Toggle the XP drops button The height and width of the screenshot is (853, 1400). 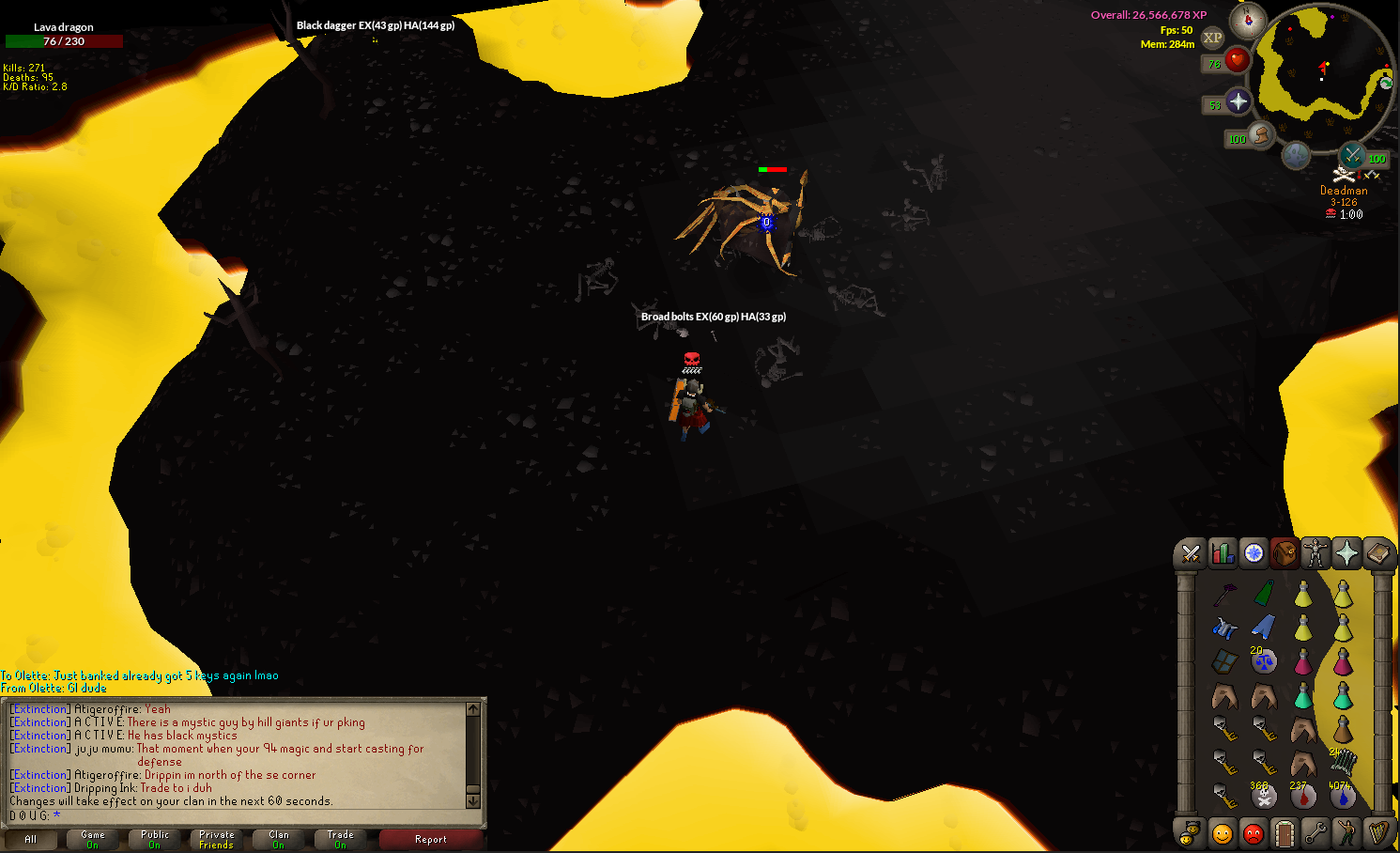point(1213,39)
